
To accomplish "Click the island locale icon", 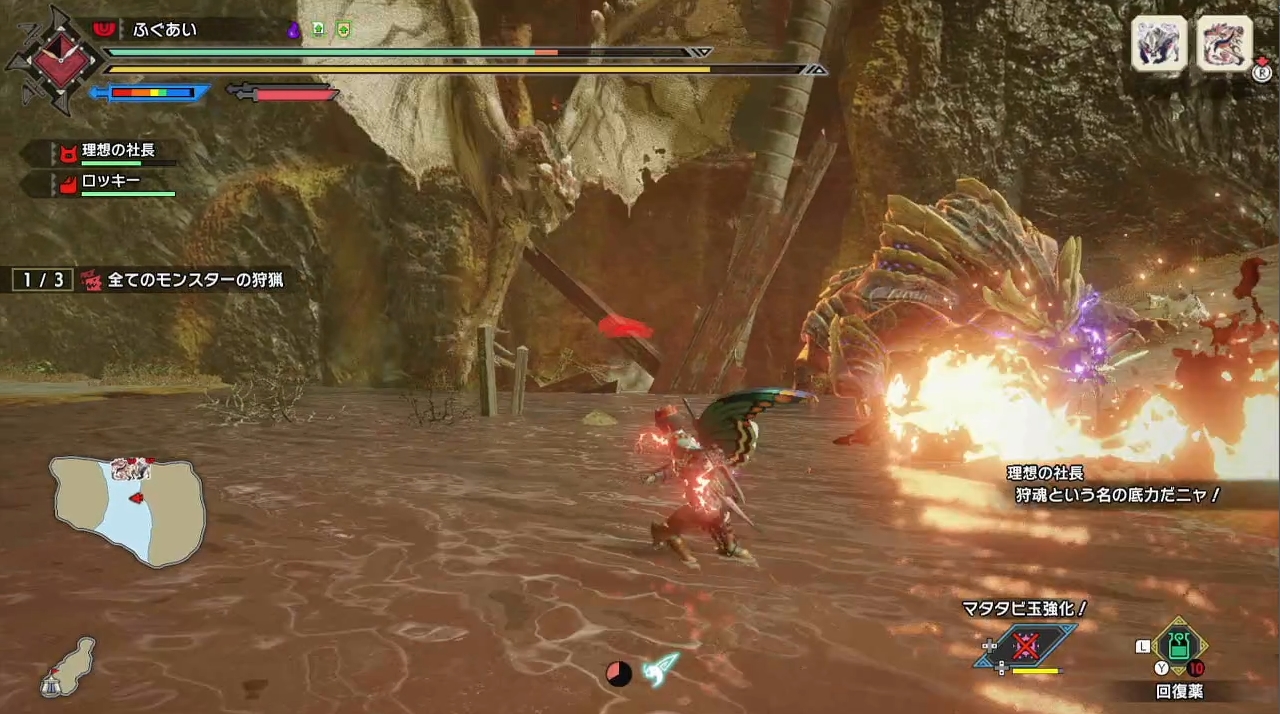I will point(68,666).
